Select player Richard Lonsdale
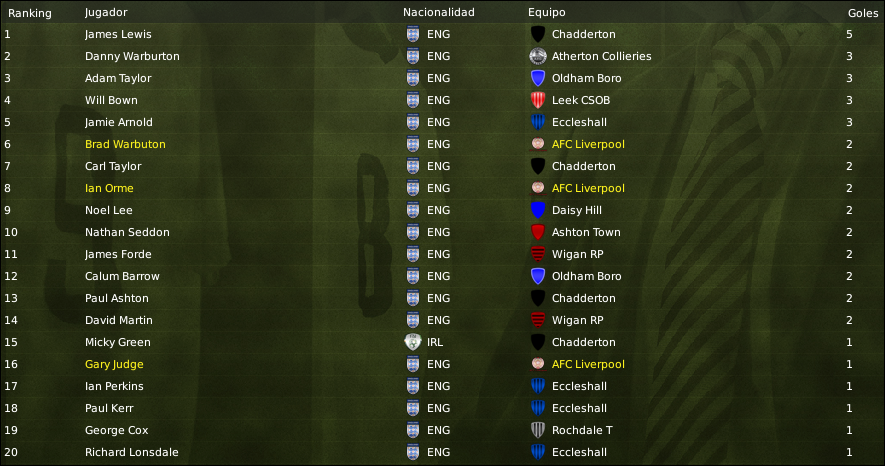 [132, 452]
